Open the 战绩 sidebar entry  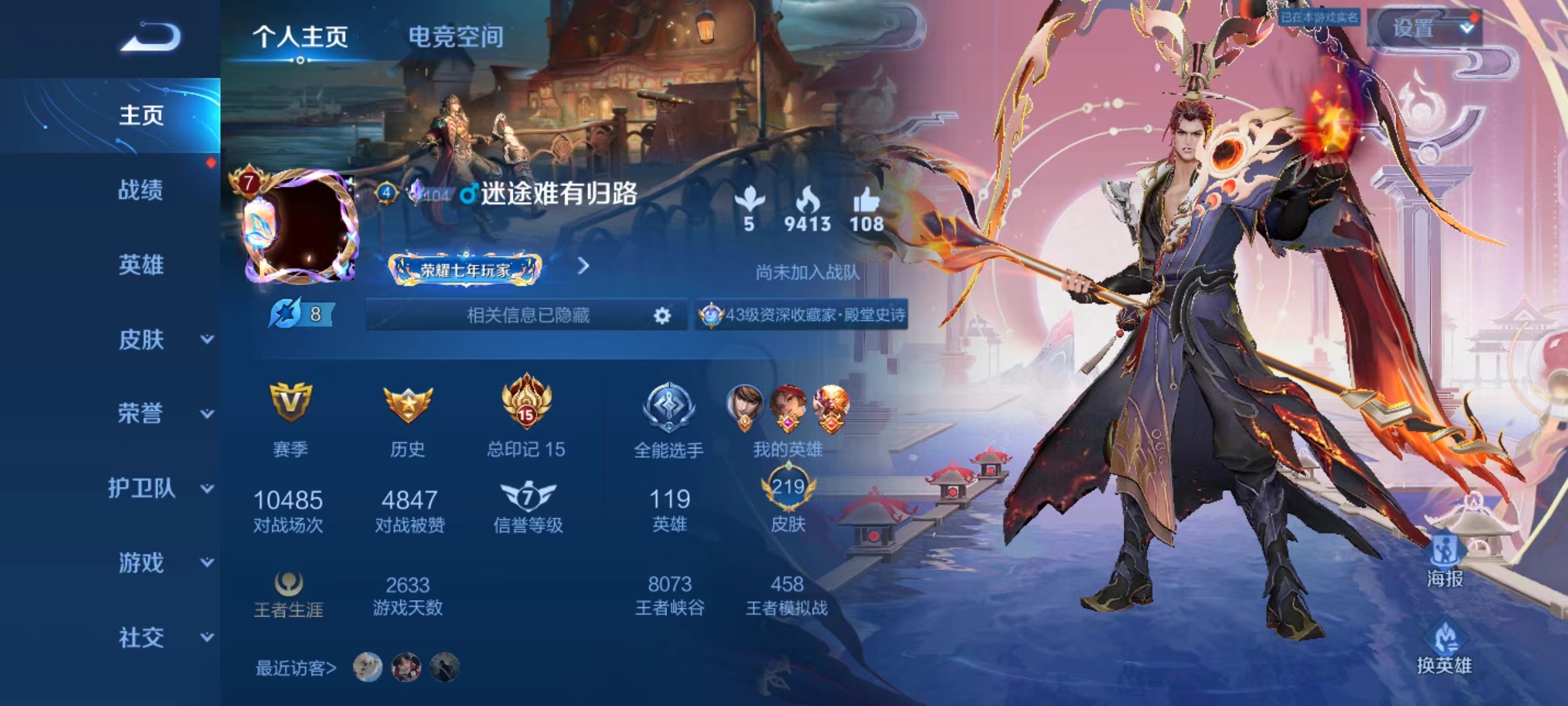point(140,190)
